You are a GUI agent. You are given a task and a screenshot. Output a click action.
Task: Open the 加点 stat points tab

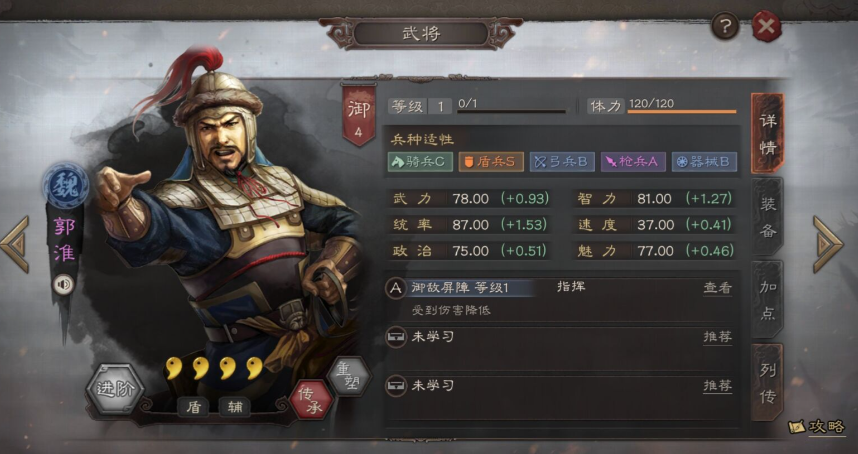767,299
